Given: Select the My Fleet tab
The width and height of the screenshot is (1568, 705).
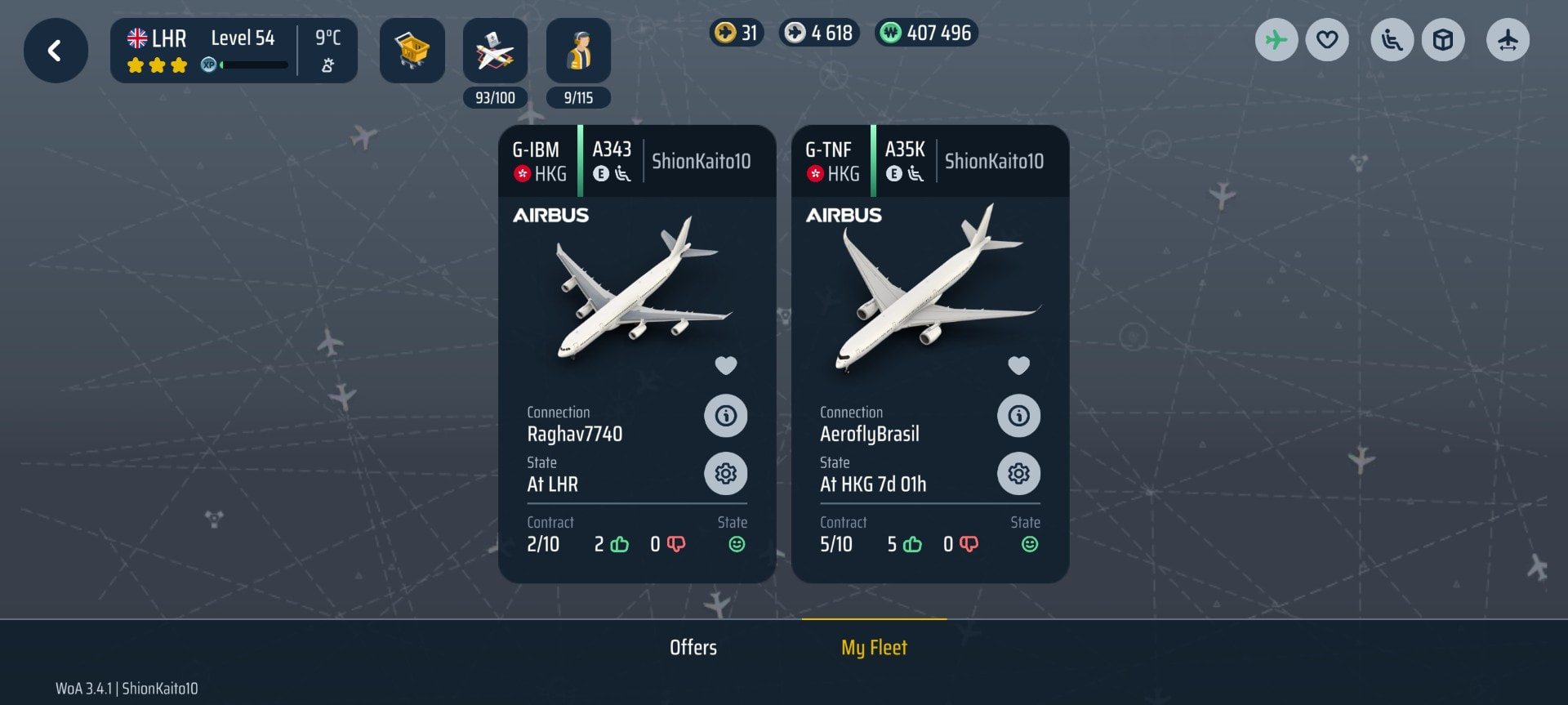Looking at the screenshot, I should tap(874, 648).
